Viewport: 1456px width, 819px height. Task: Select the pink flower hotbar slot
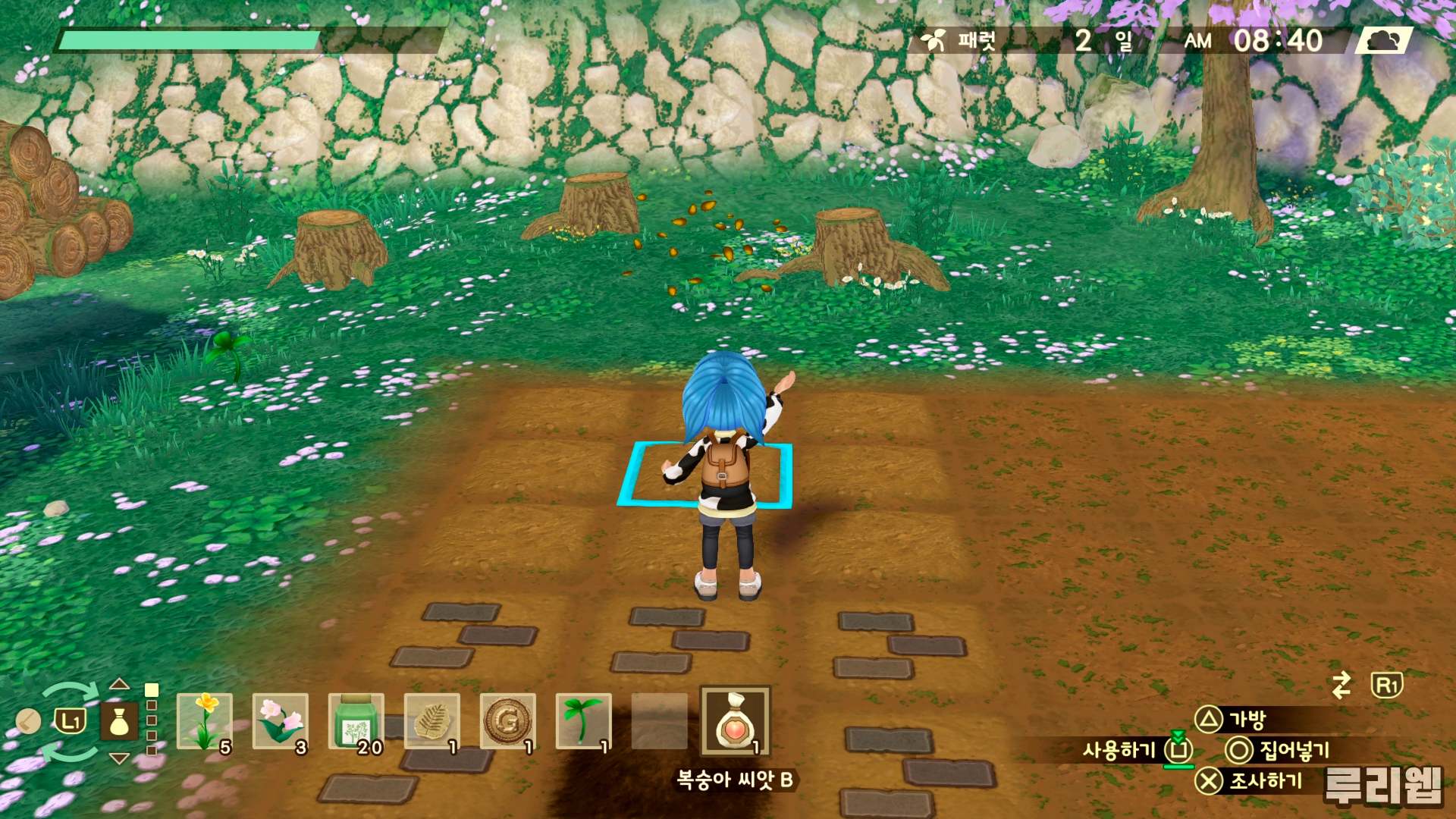[281, 722]
